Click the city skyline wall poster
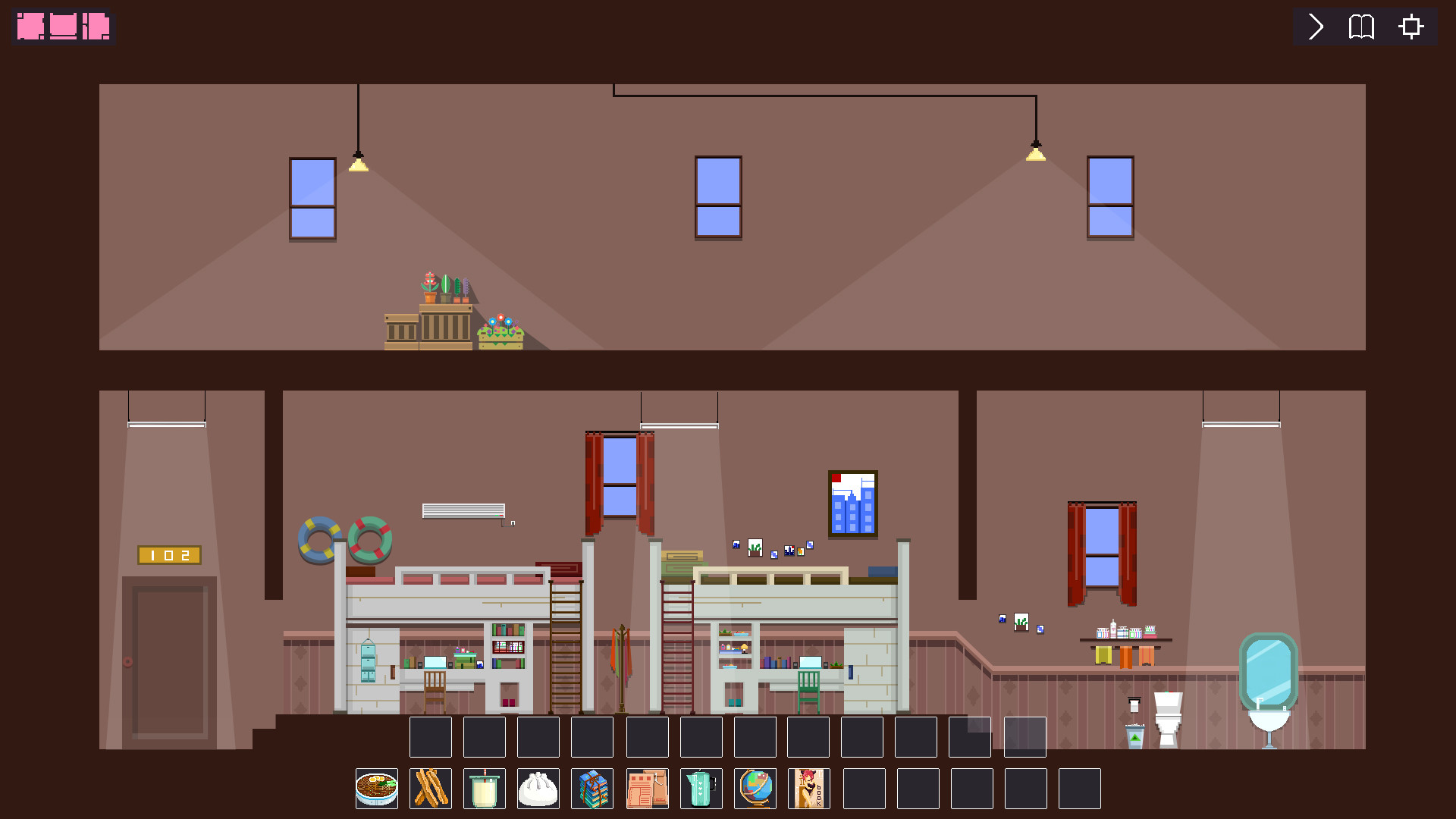 pos(853,504)
